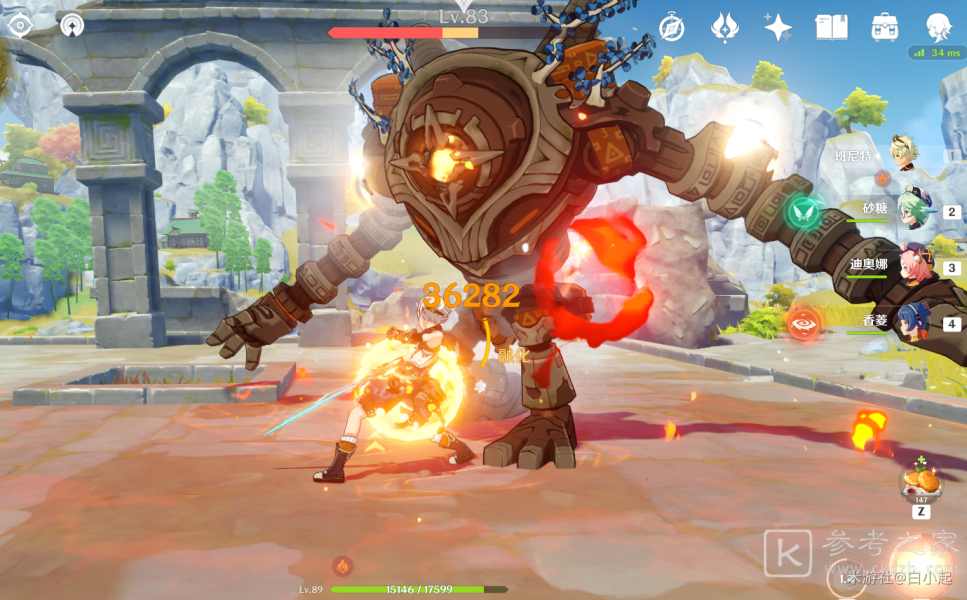The height and width of the screenshot is (600, 967).
Task: Open the backpack inventory
Action: coord(885,27)
